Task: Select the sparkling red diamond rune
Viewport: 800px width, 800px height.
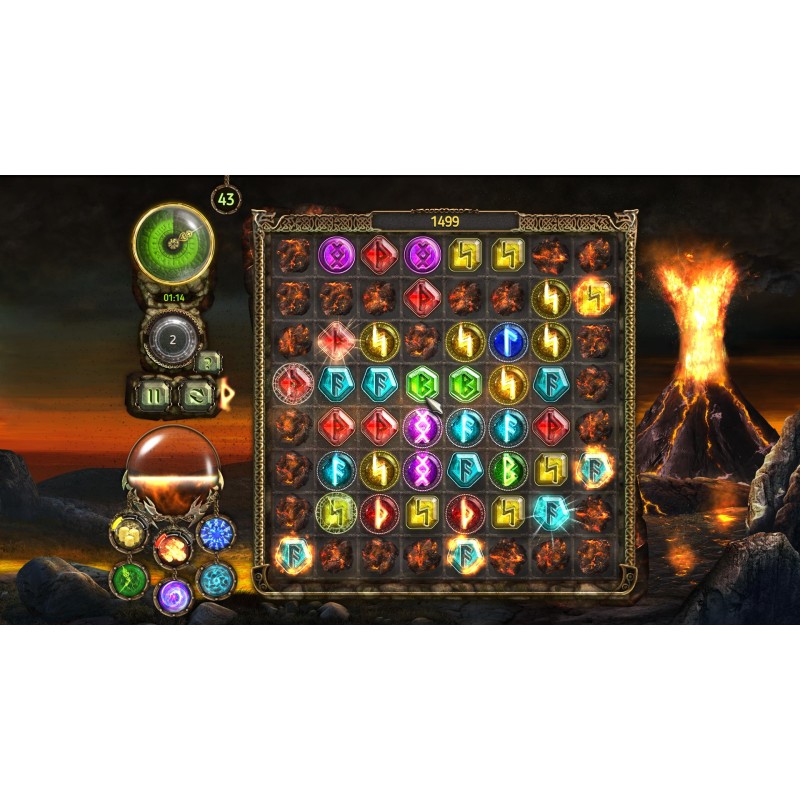Action: click(335, 340)
